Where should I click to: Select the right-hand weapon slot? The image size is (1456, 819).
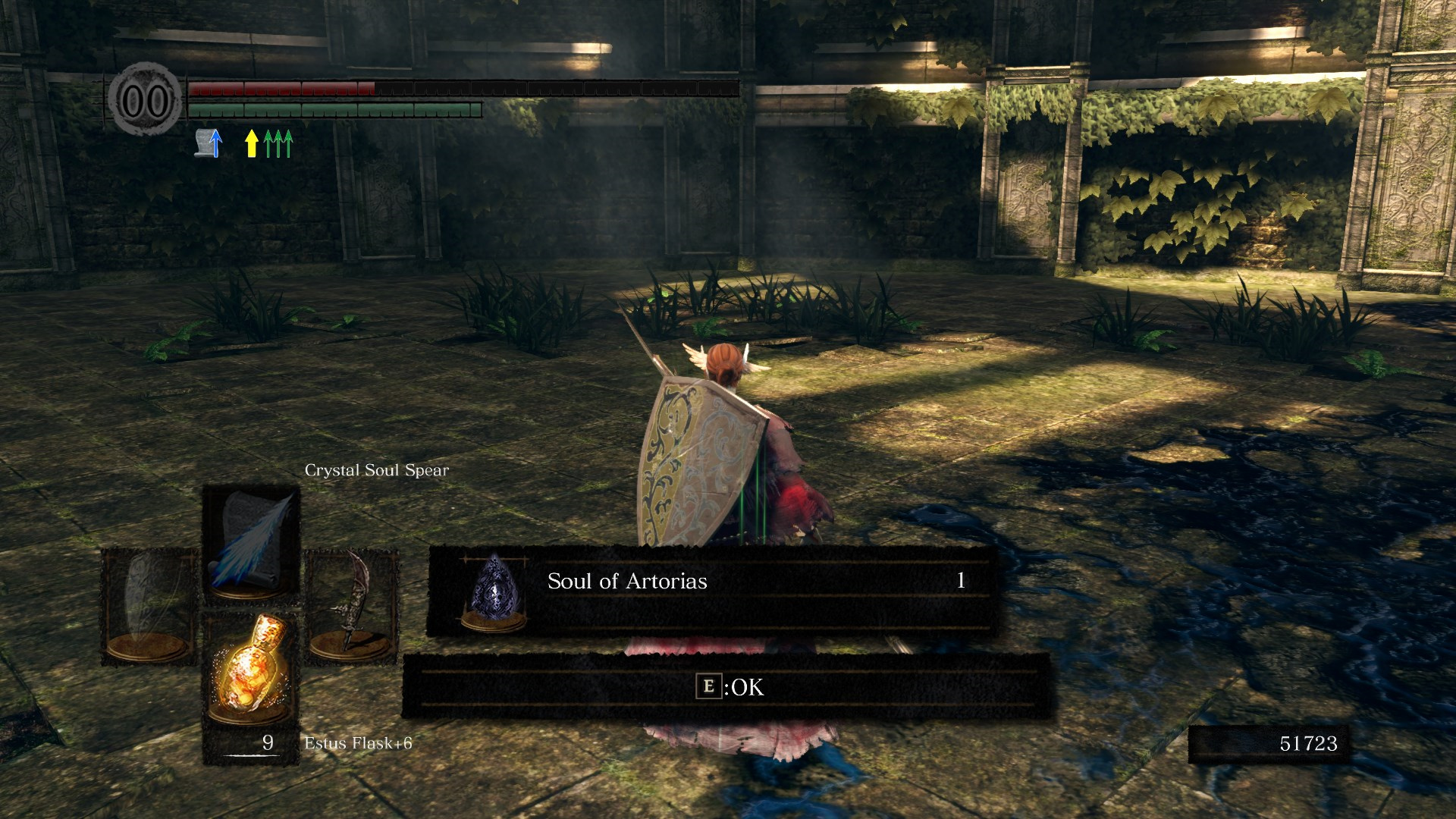point(350,605)
